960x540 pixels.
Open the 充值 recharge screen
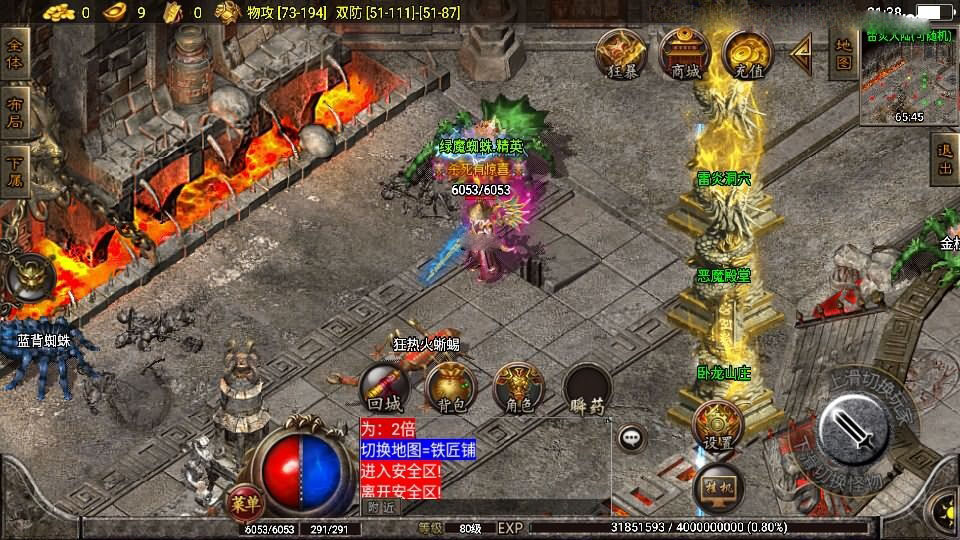point(747,52)
